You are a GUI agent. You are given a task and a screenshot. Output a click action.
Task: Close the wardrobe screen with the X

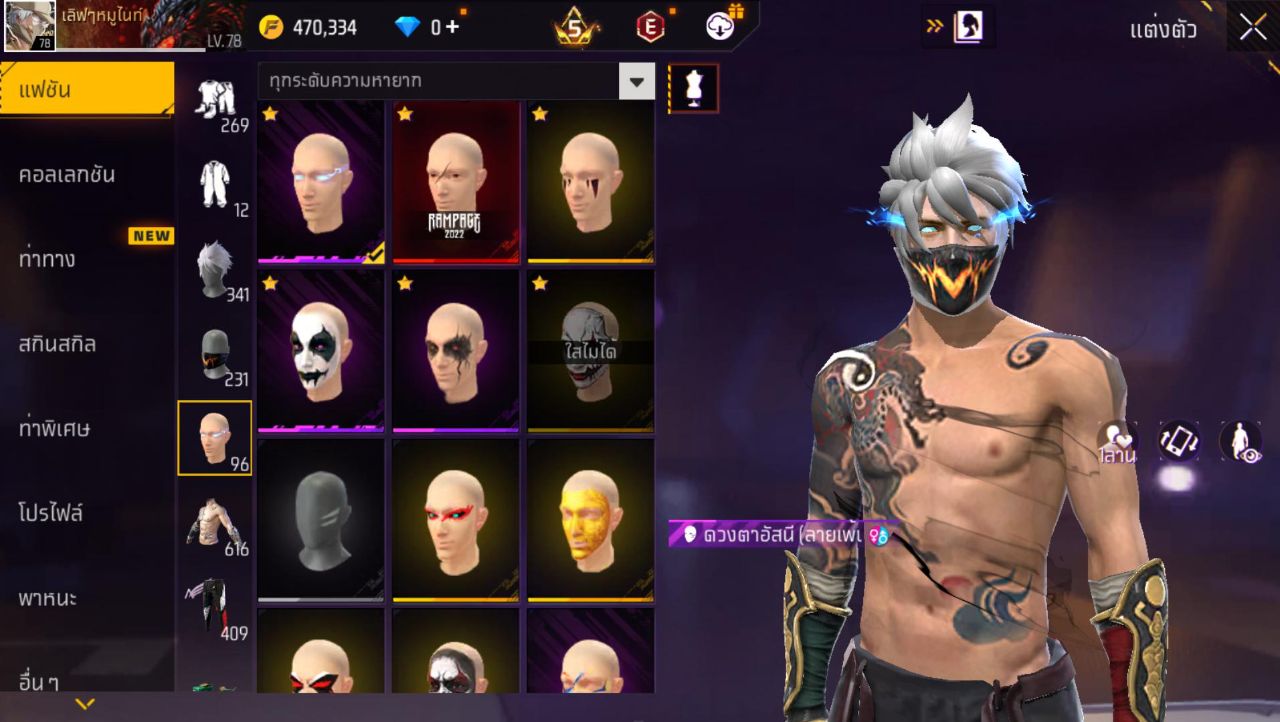1252,28
